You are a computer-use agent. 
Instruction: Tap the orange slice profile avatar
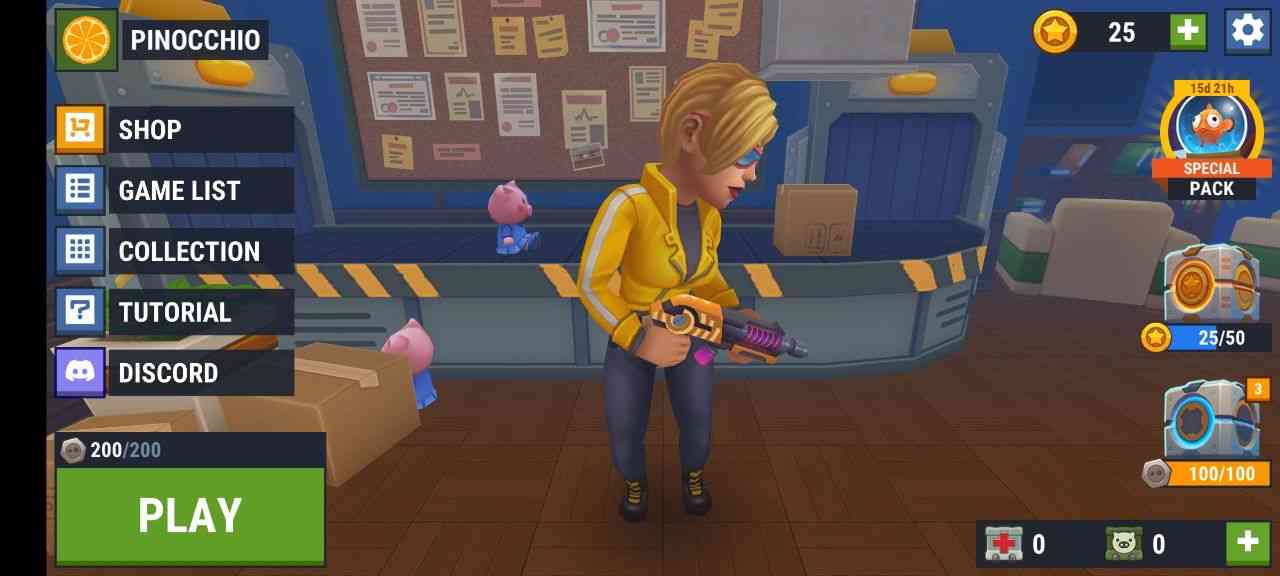[x=87, y=40]
